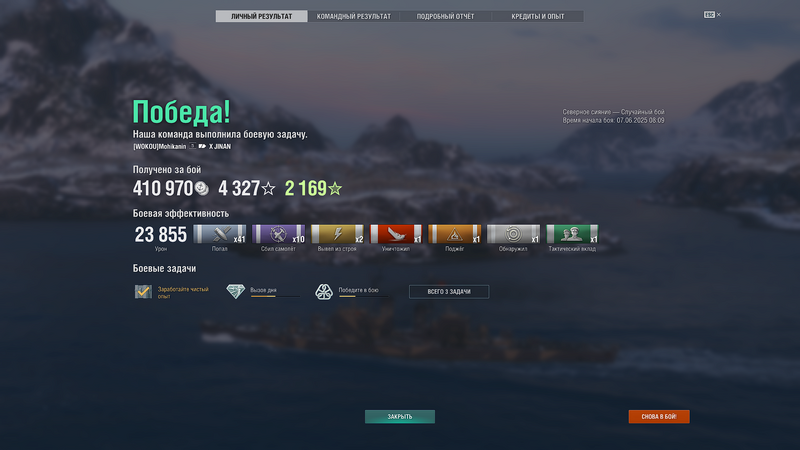The width and height of the screenshot is (800, 450).
Task: Open the Всего 3 задачи list
Action: tap(449, 292)
